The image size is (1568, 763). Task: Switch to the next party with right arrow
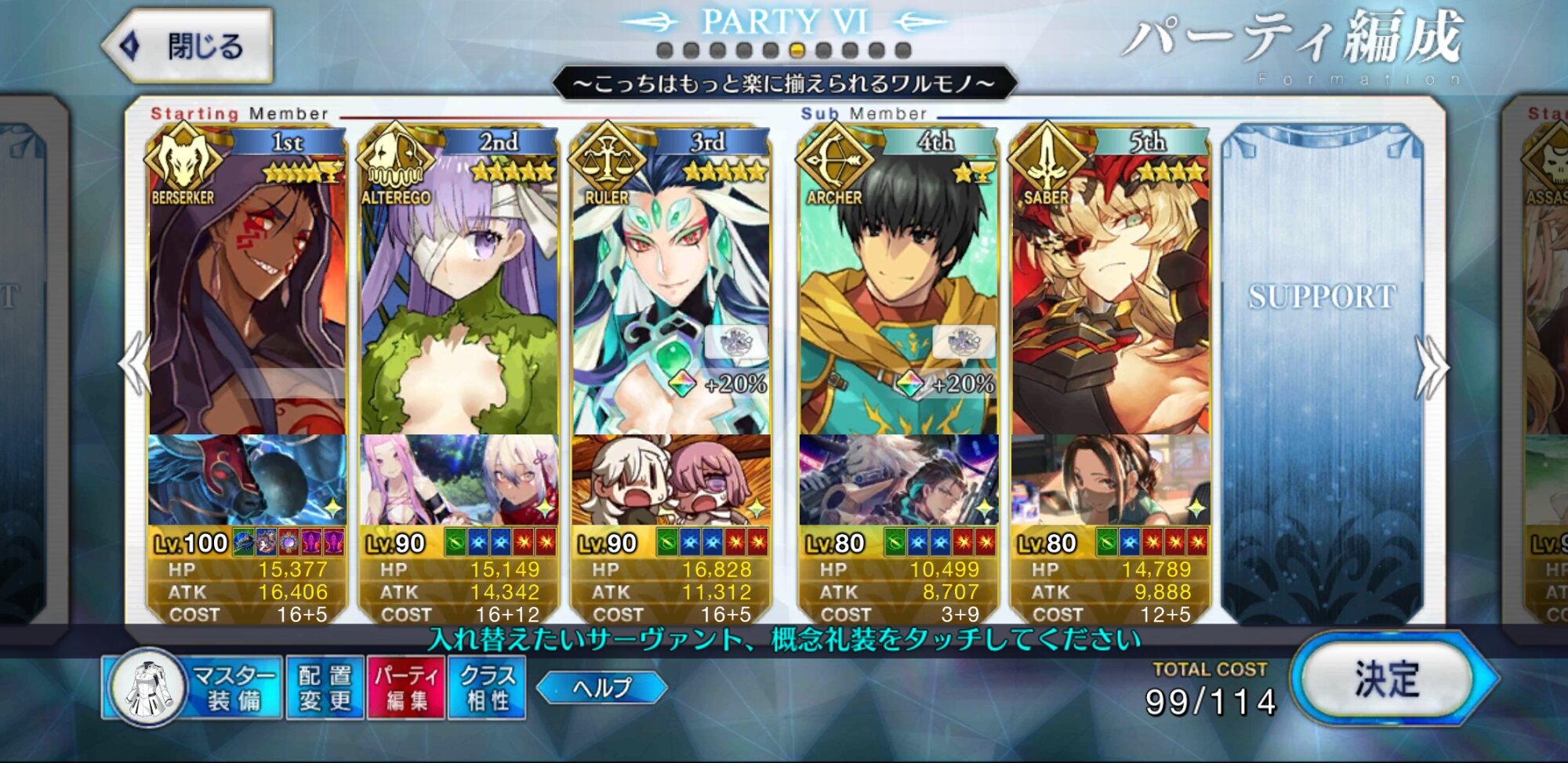tap(1432, 367)
